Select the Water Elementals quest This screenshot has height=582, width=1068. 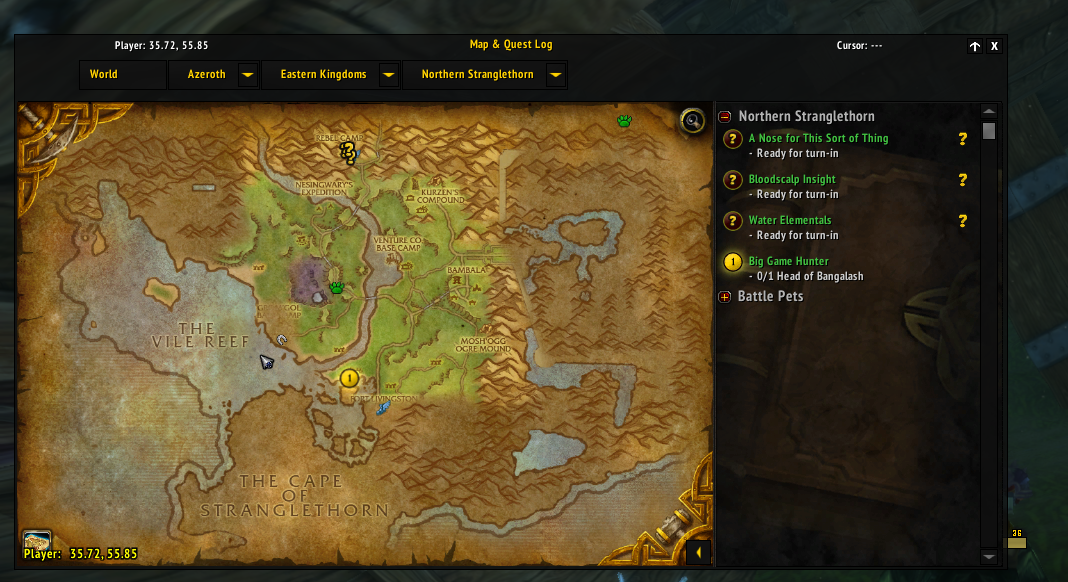click(x=790, y=220)
